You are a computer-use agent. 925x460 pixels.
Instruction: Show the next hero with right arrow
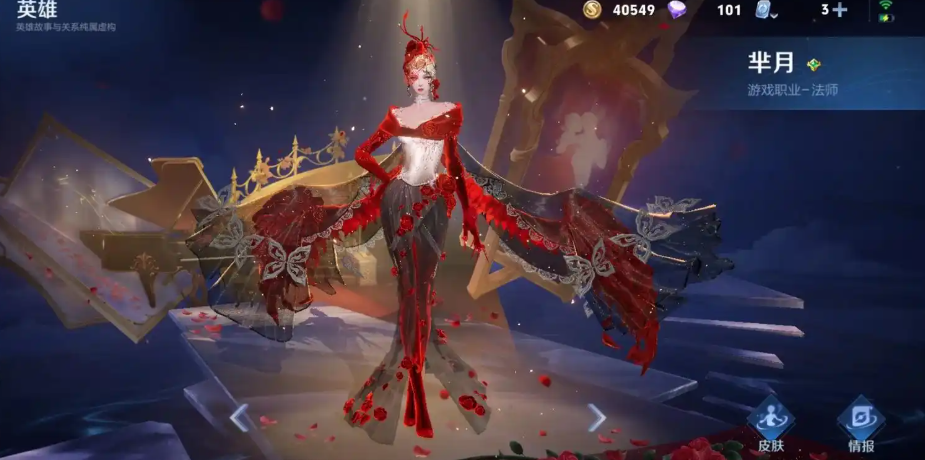click(x=597, y=417)
